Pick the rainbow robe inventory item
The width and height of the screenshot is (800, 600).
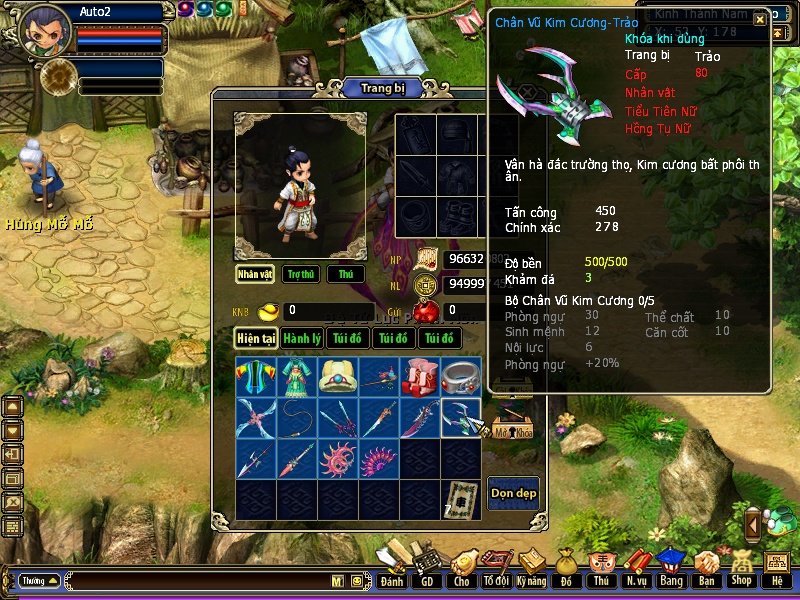tap(256, 377)
